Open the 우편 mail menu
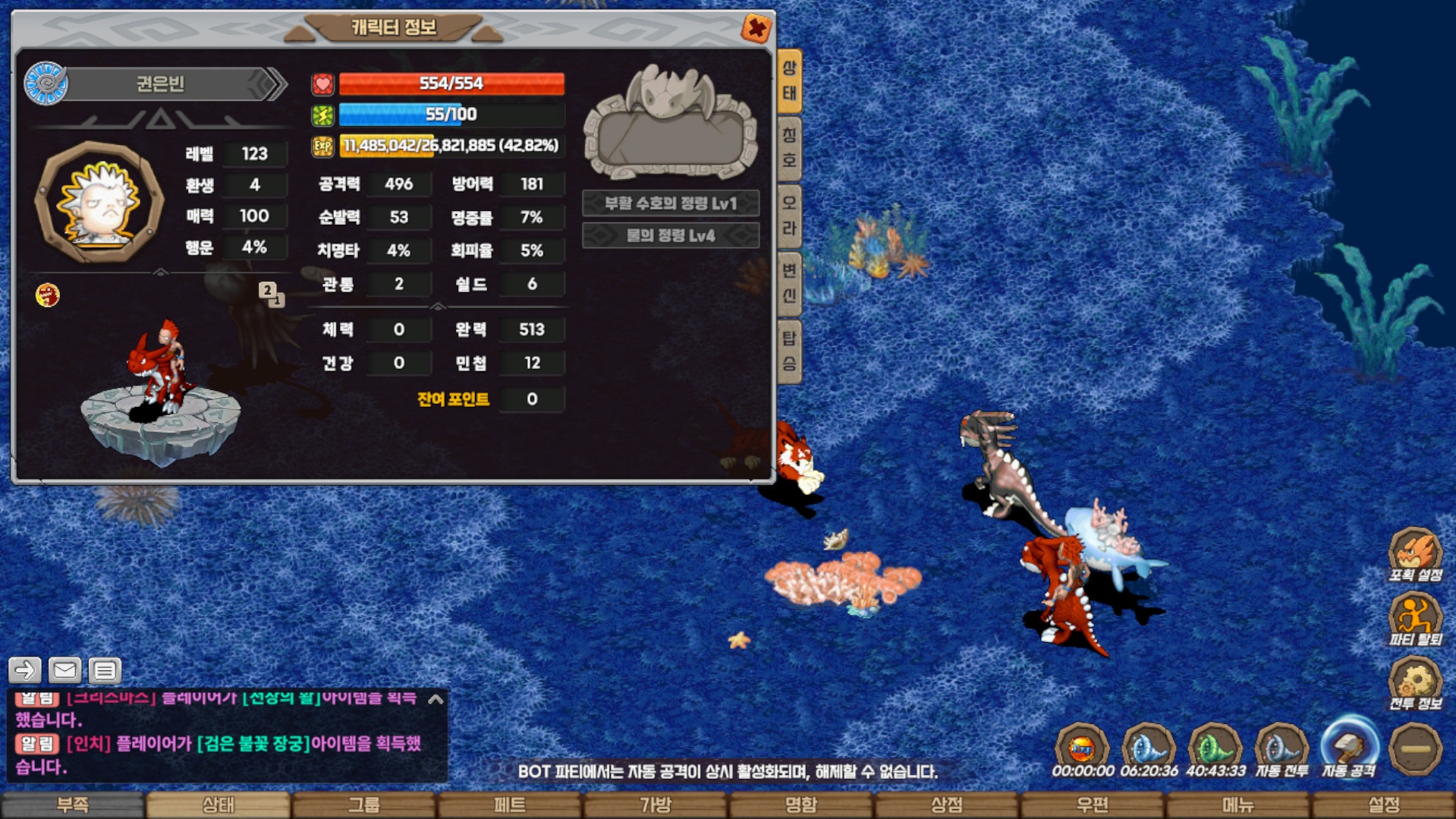Screen dimensions: 1456x819 coord(1092,805)
